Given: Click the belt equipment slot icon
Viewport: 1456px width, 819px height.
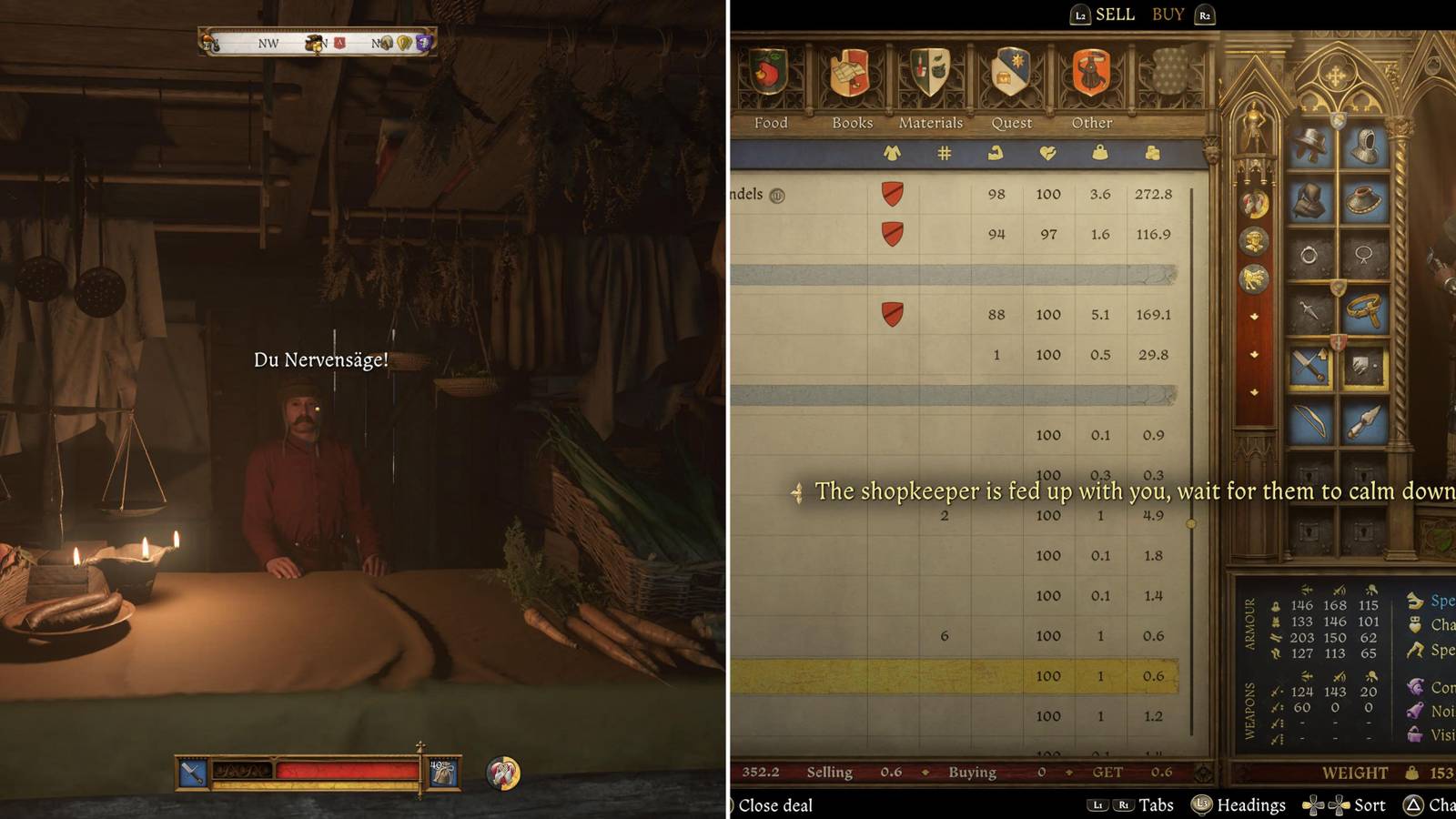Looking at the screenshot, I should point(1365,308).
